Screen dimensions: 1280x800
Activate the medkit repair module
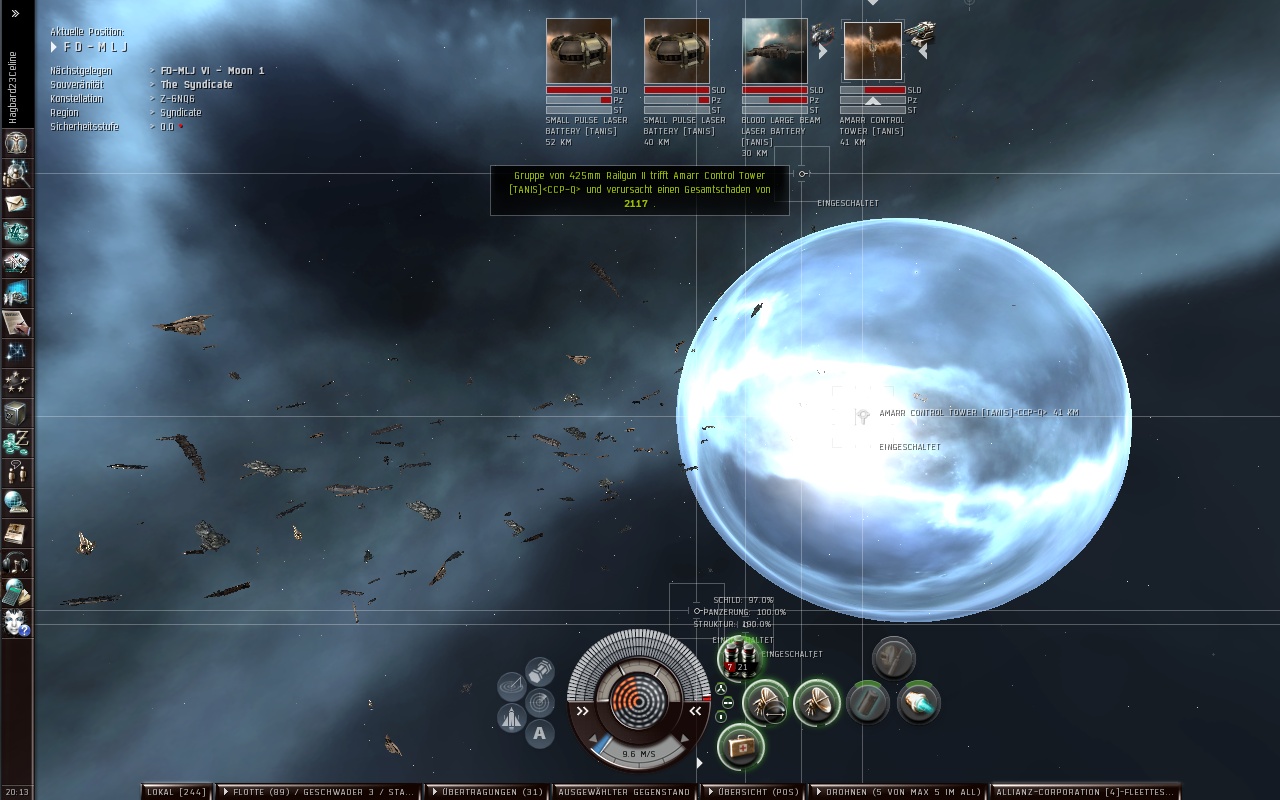click(x=741, y=747)
